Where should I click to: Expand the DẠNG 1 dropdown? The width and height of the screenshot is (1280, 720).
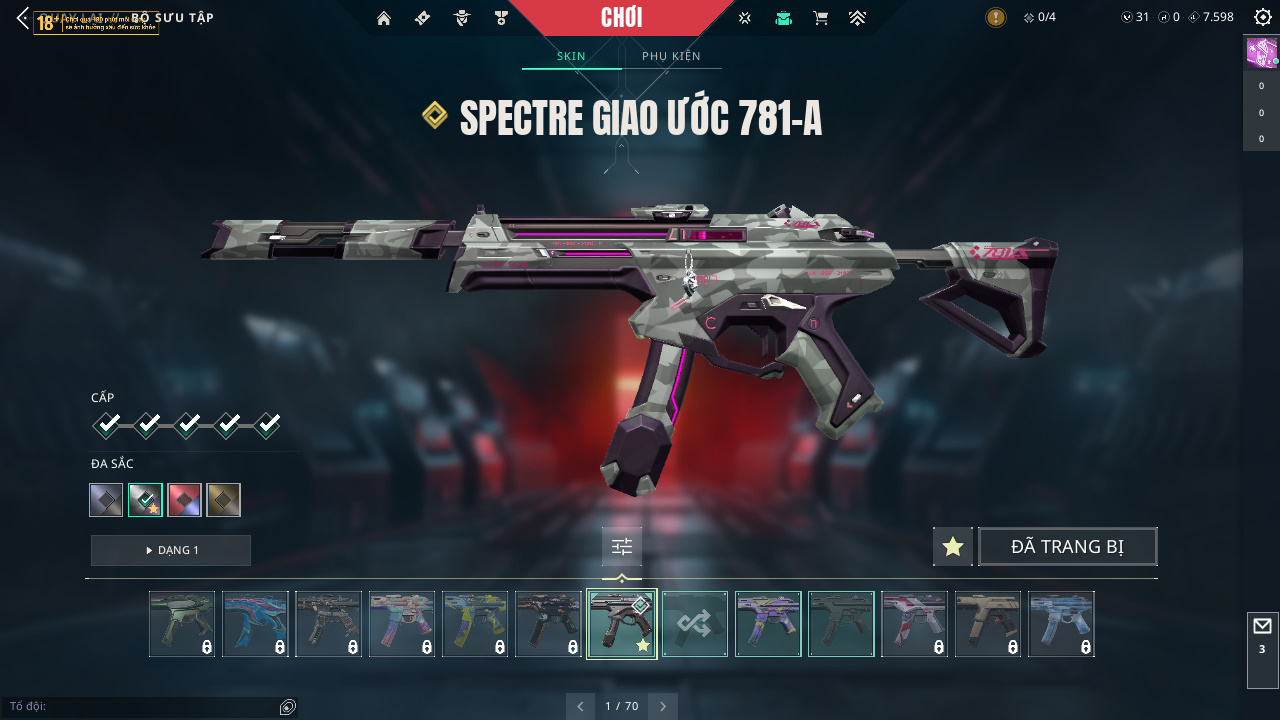(171, 550)
